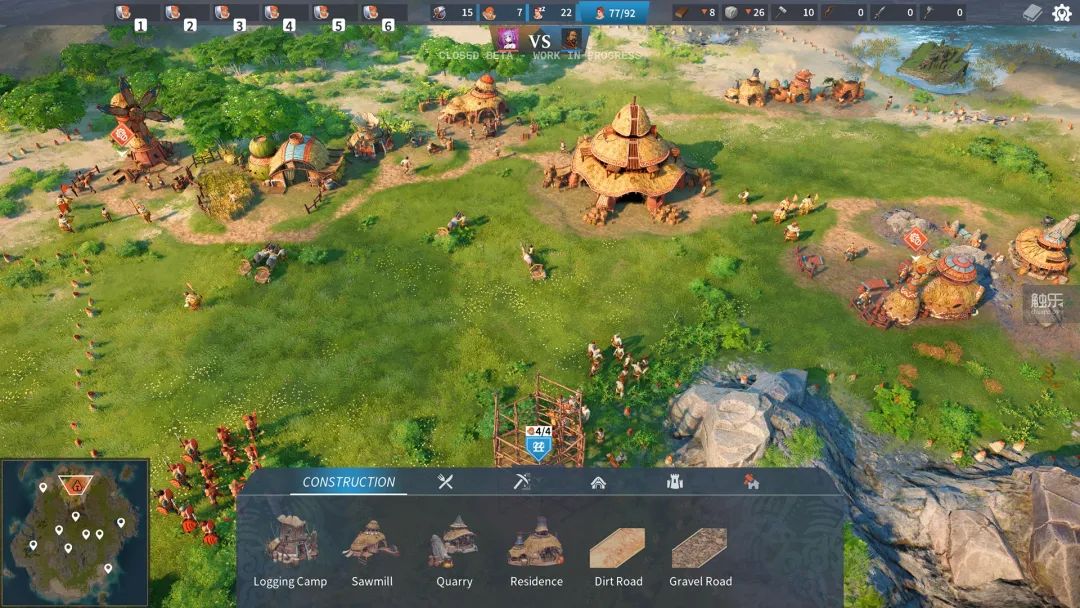Click the island minimap
The image size is (1080, 608).
pyautogui.click(x=75, y=533)
